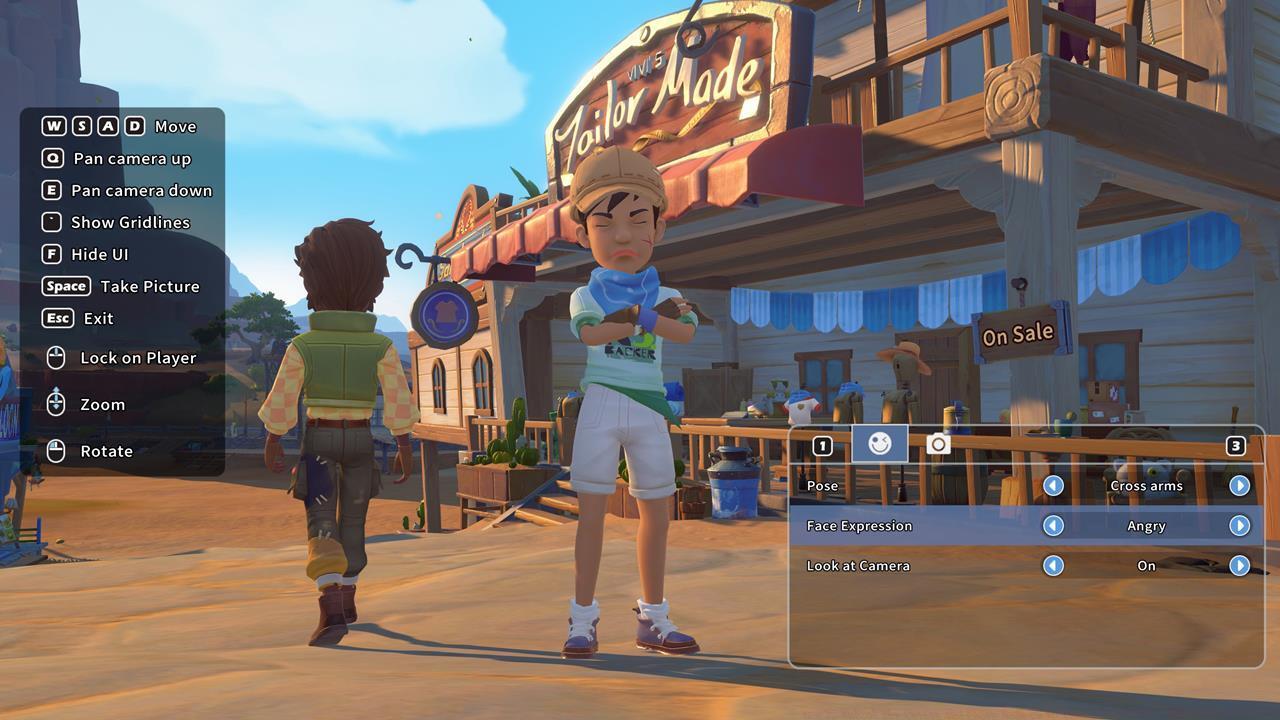Click the mouse icon for Lock on Player
This screenshot has width=1280, height=720.
pyautogui.click(x=58, y=358)
